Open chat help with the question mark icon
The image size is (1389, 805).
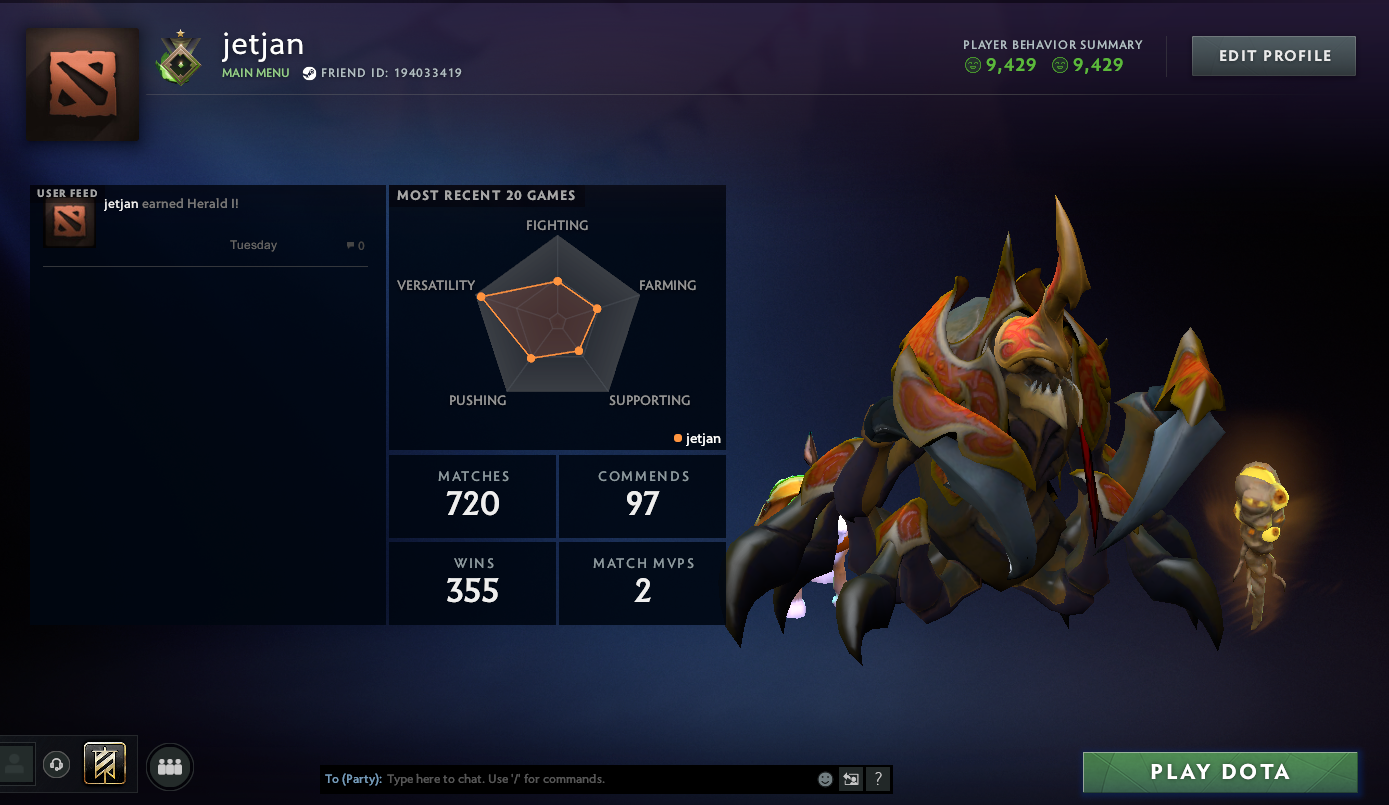pos(878,778)
